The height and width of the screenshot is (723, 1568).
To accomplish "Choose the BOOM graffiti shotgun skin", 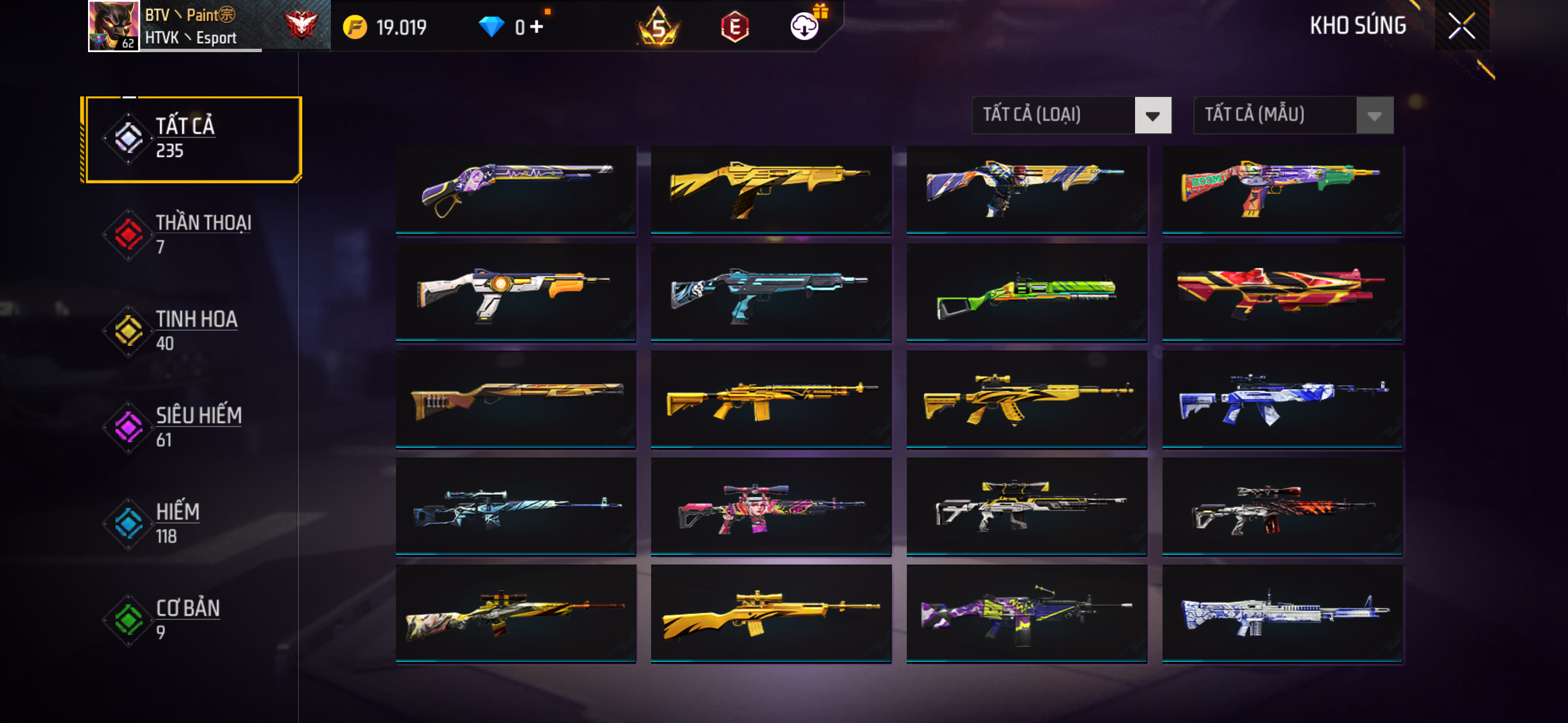I will tap(1282, 189).
